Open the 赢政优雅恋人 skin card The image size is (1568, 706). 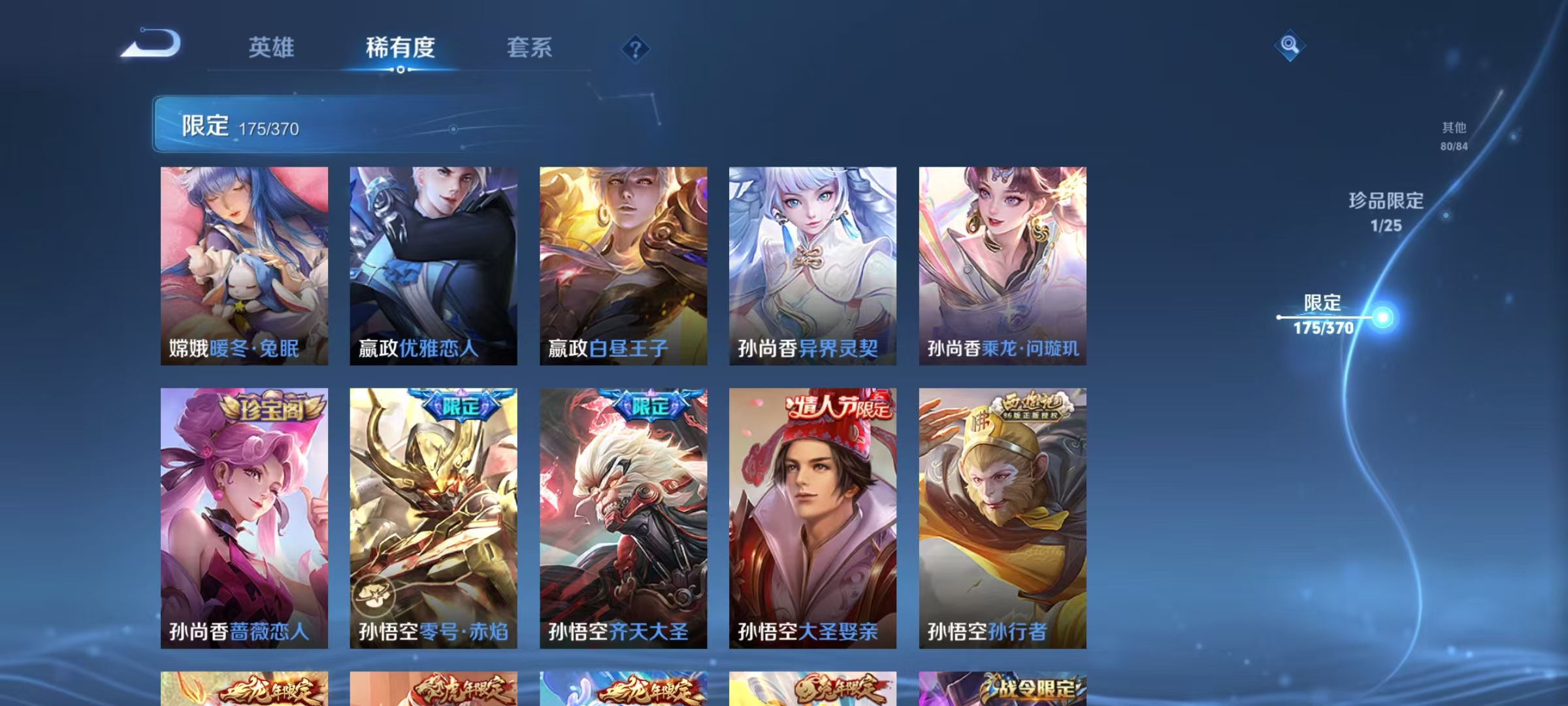point(434,261)
